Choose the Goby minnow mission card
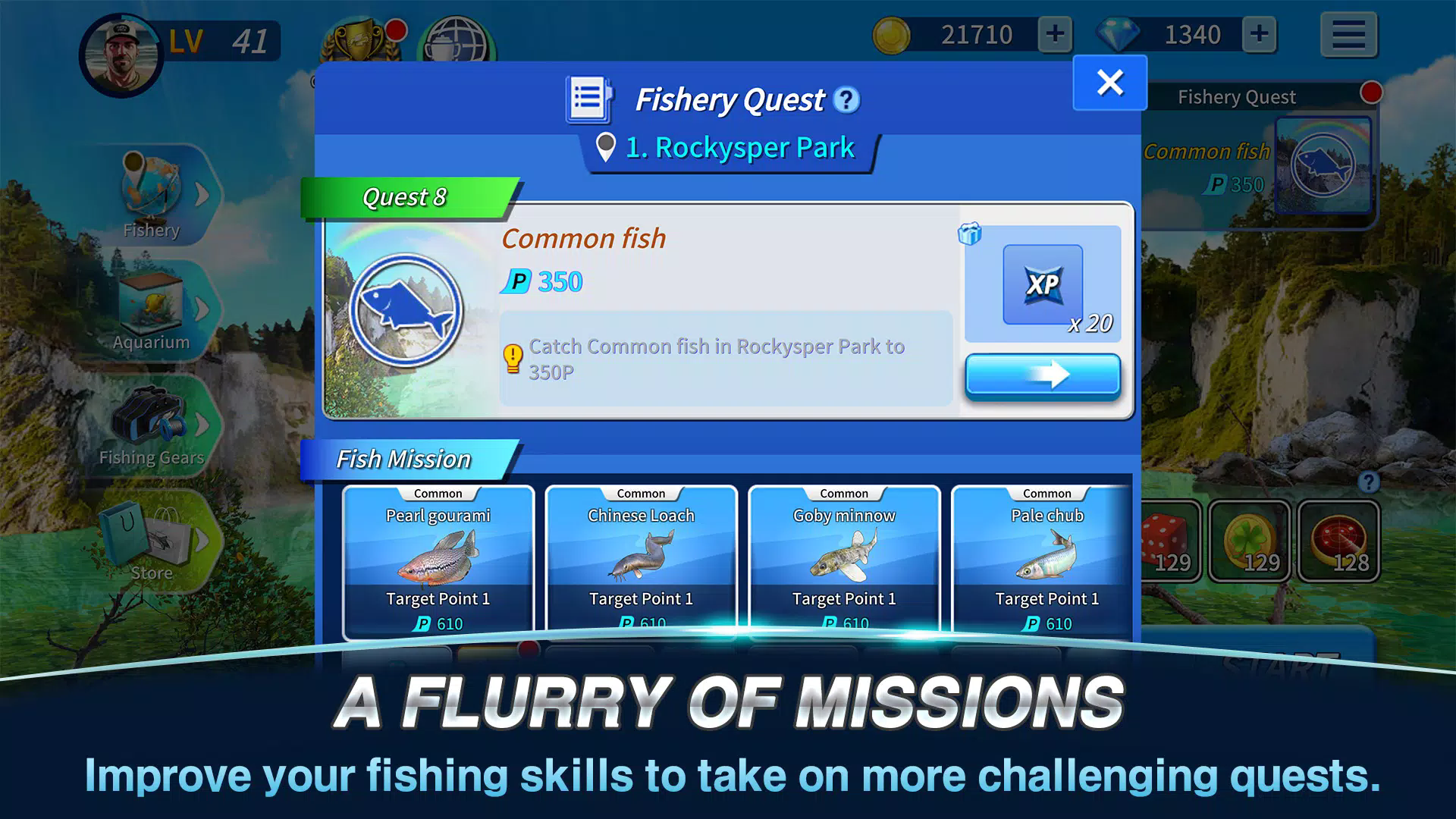Image resolution: width=1456 pixels, height=819 pixels. coord(844,561)
